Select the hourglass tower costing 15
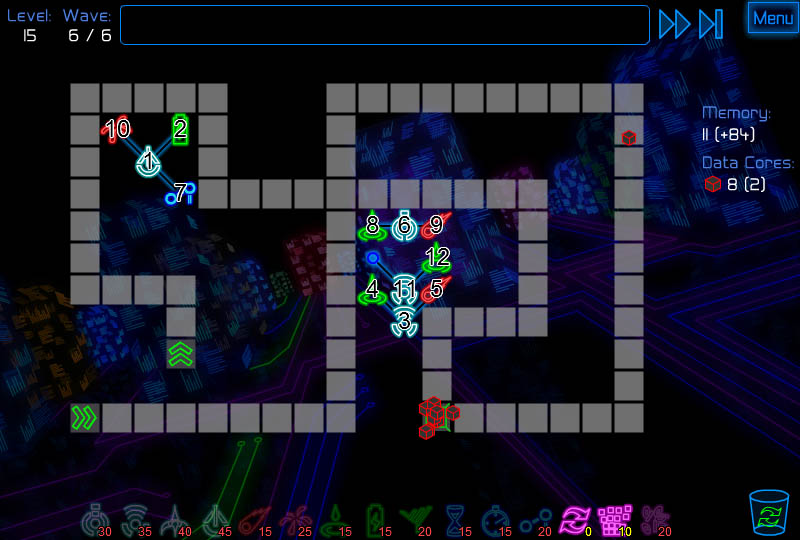The image size is (800, 540). coord(456,519)
